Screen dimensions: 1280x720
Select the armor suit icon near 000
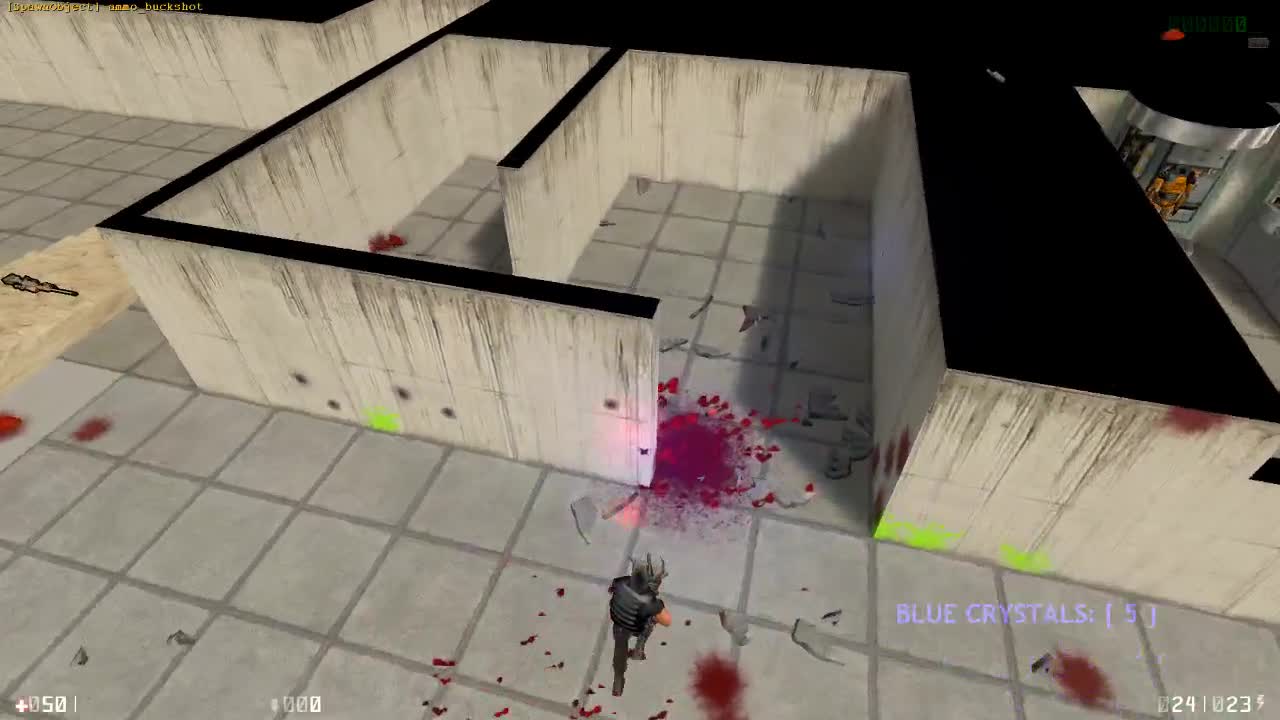pos(277,703)
